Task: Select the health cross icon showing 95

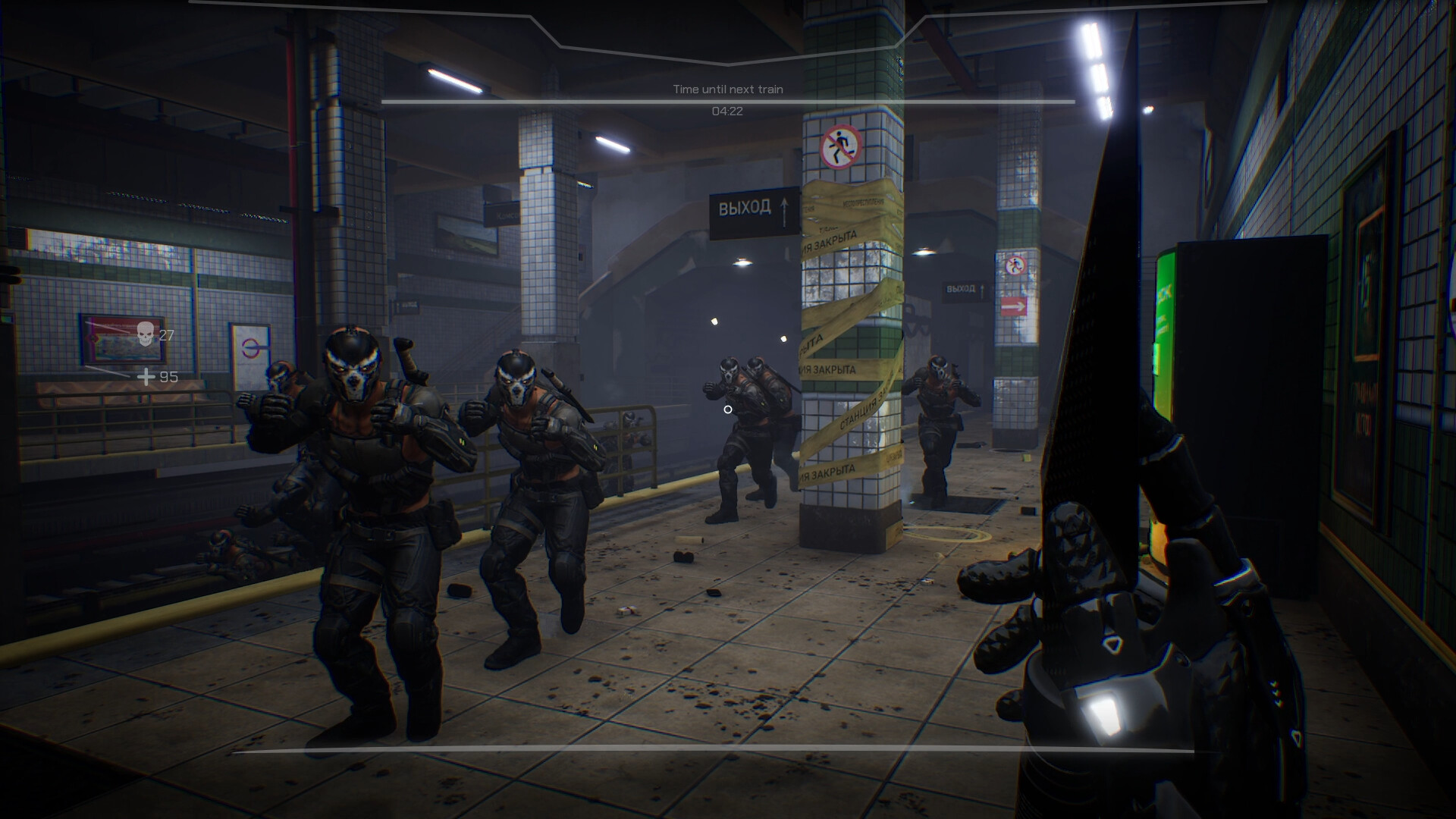Action: pyautogui.click(x=146, y=376)
